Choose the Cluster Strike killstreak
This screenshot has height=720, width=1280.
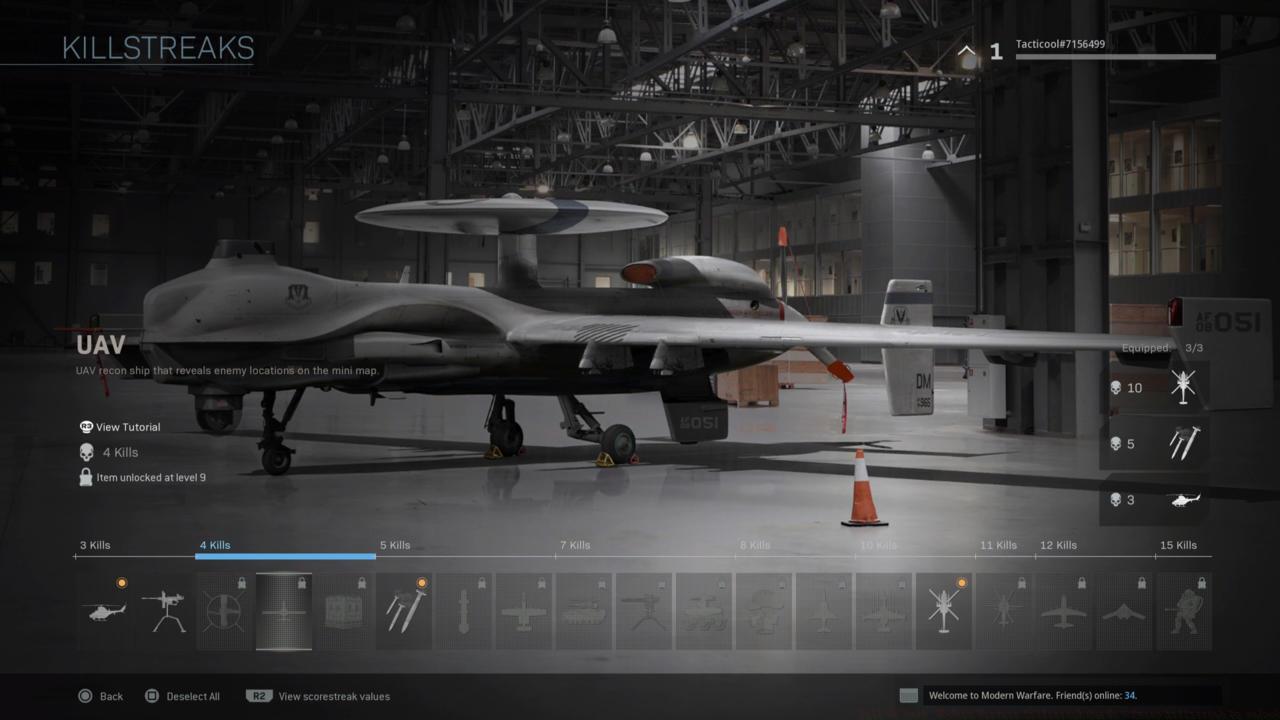(404, 610)
